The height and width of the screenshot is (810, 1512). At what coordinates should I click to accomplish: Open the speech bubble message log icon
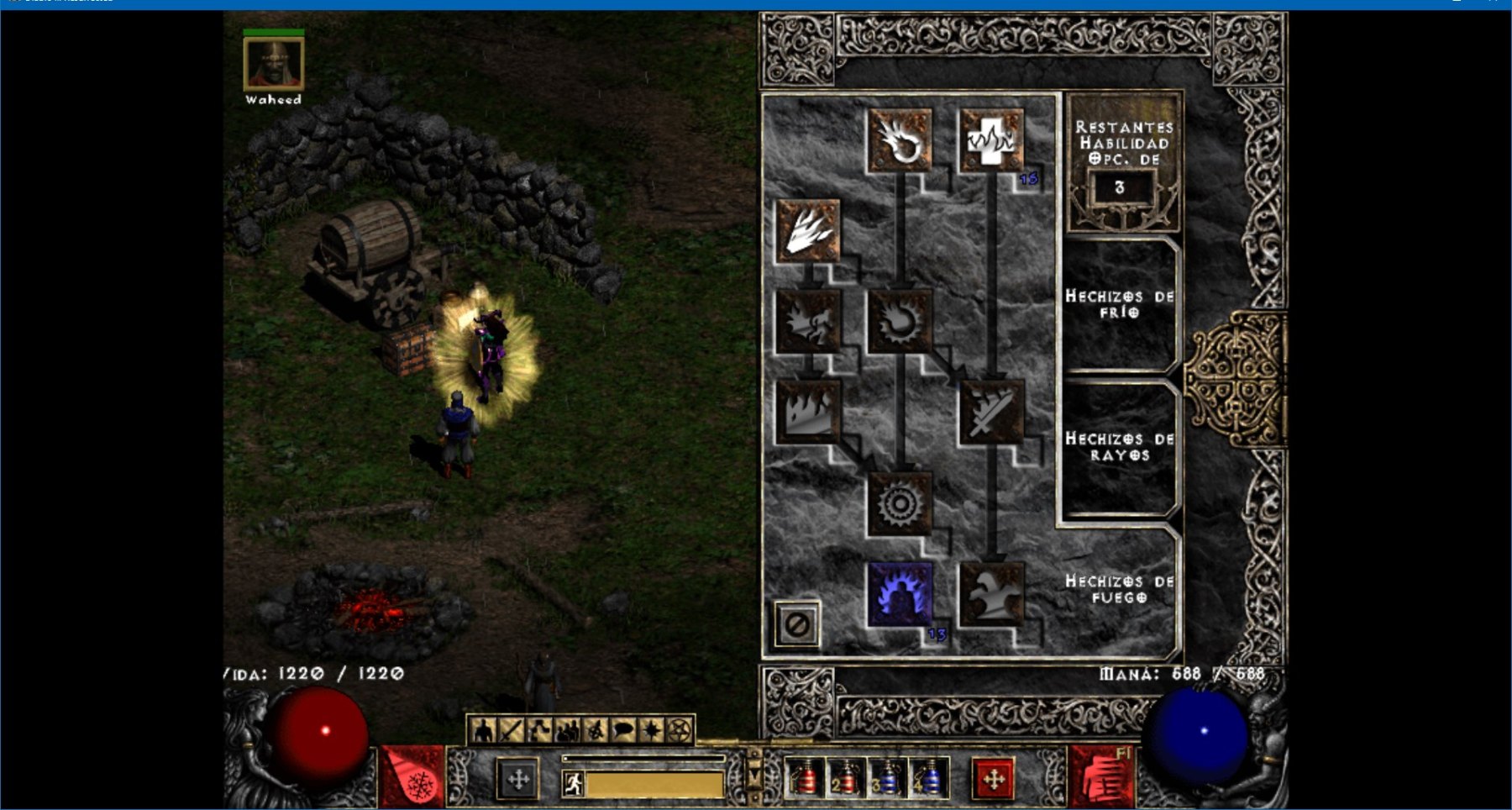pyautogui.click(x=623, y=730)
